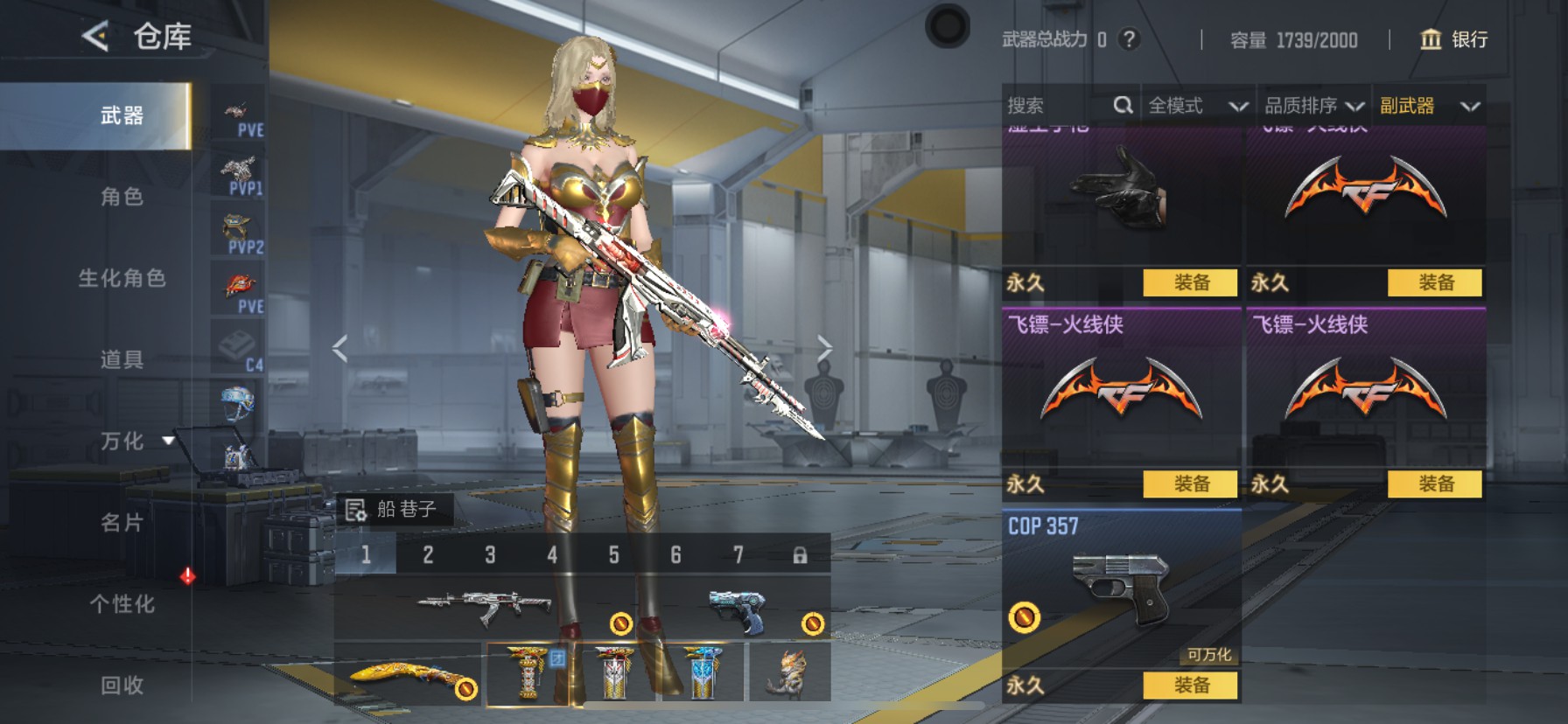1568x724 pixels.
Task: Open the 生化角色 tab
Action: coord(122,278)
